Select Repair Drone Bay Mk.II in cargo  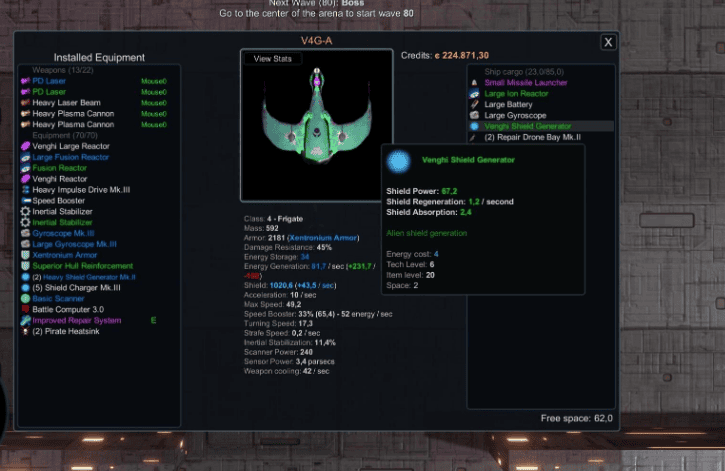(x=534, y=137)
